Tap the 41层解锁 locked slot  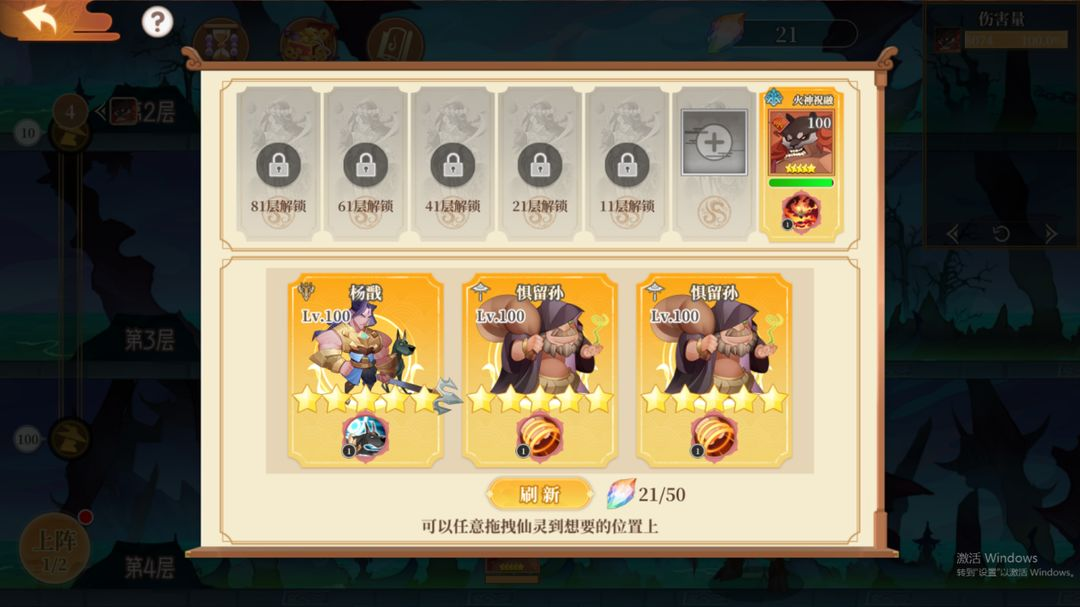click(x=452, y=165)
